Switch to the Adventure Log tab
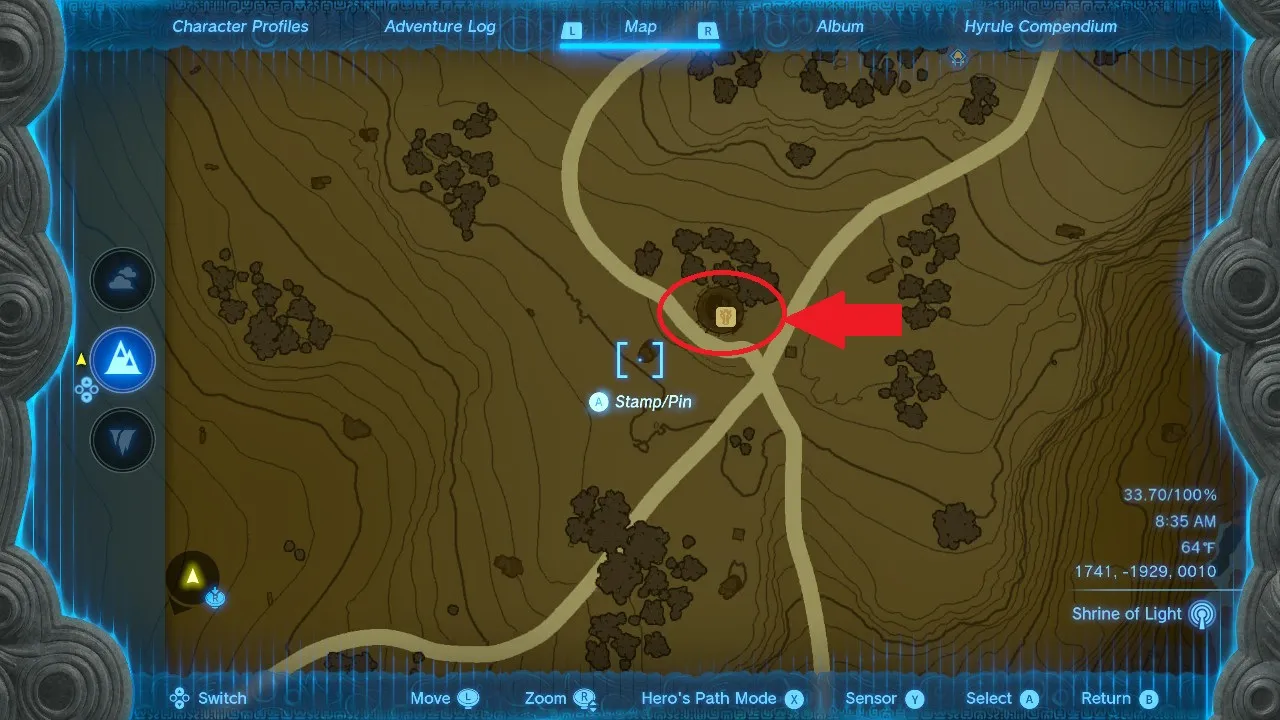 click(x=440, y=26)
